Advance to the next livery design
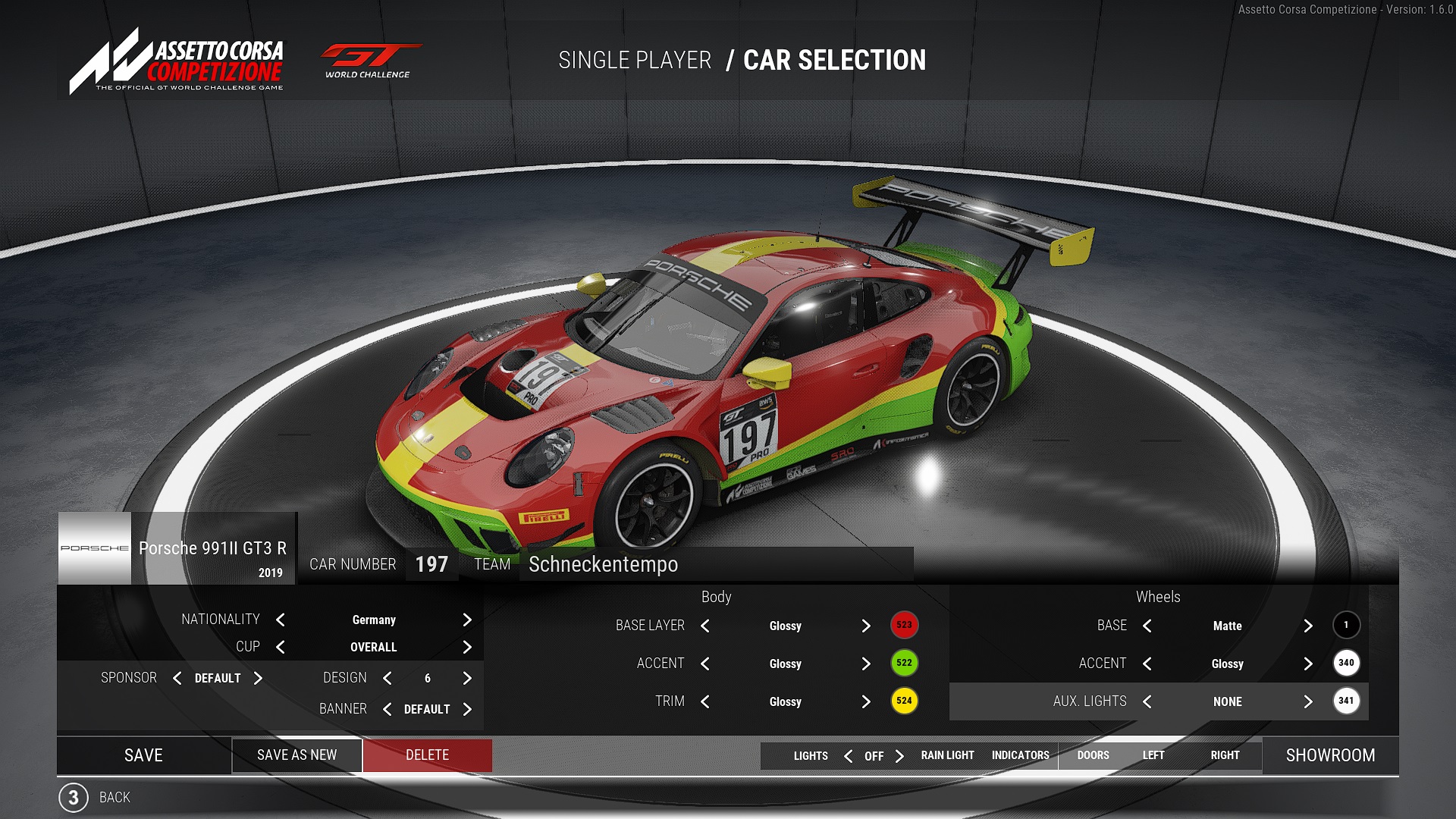The height and width of the screenshot is (819, 1456). coord(467,679)
